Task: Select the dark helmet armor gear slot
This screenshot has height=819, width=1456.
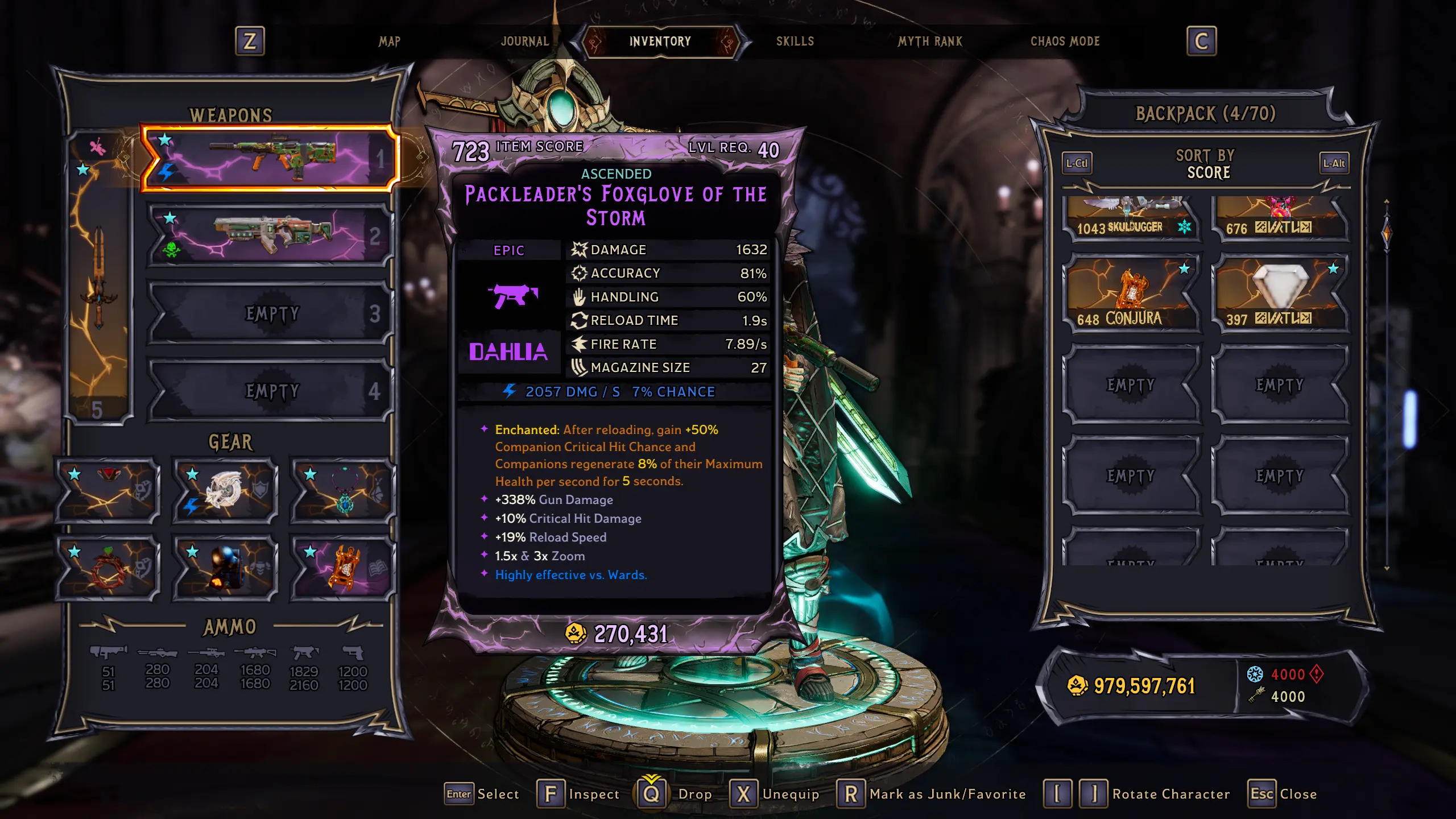Action: pos(225,568)
